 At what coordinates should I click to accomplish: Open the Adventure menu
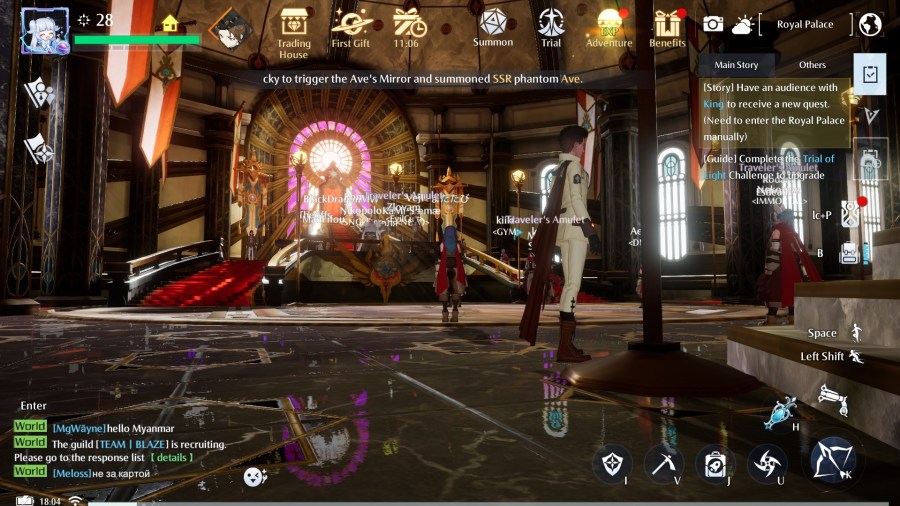[x=609, y=28]
